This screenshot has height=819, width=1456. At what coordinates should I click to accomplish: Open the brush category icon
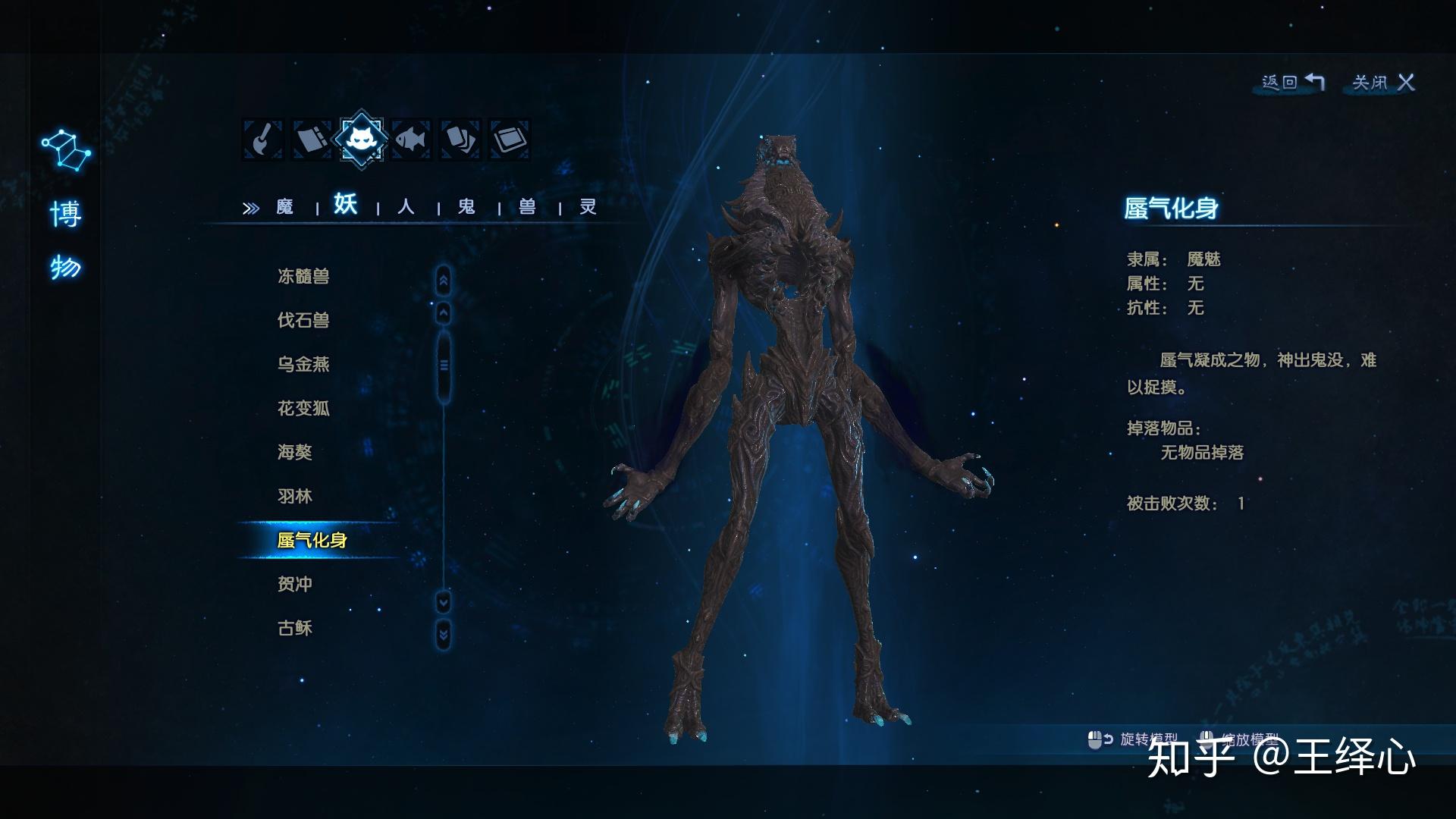click(x=262, y=140)
